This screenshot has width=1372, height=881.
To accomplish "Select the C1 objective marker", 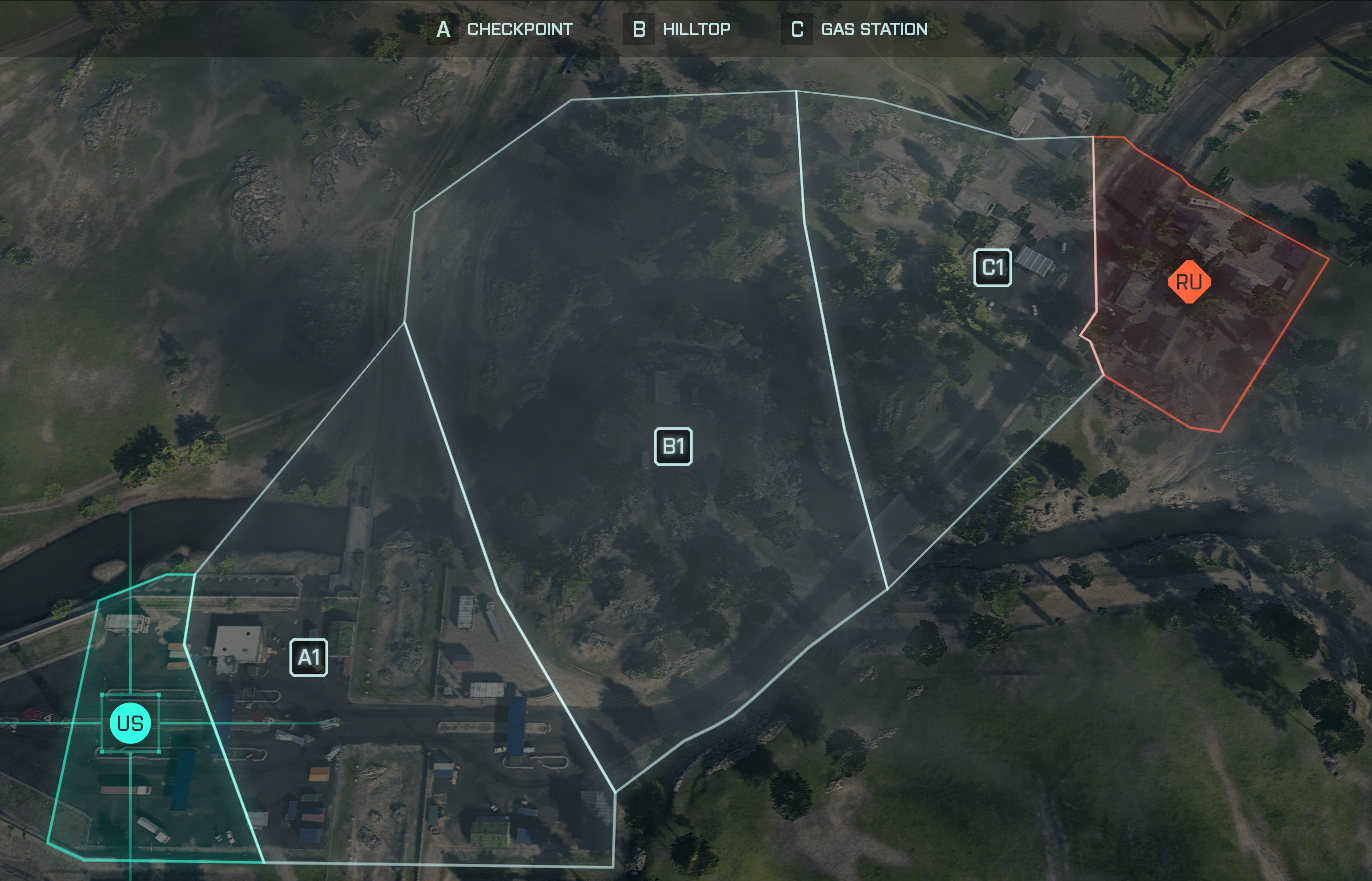I will pos(992,267).
